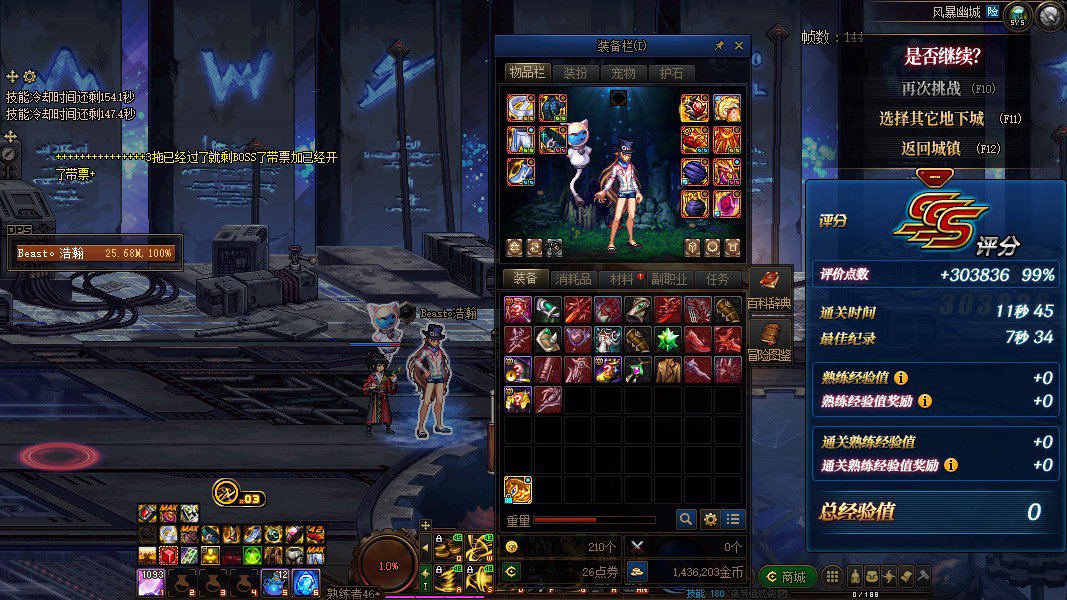
Task: Click the inventory search magnifier button
Action: 685,519
